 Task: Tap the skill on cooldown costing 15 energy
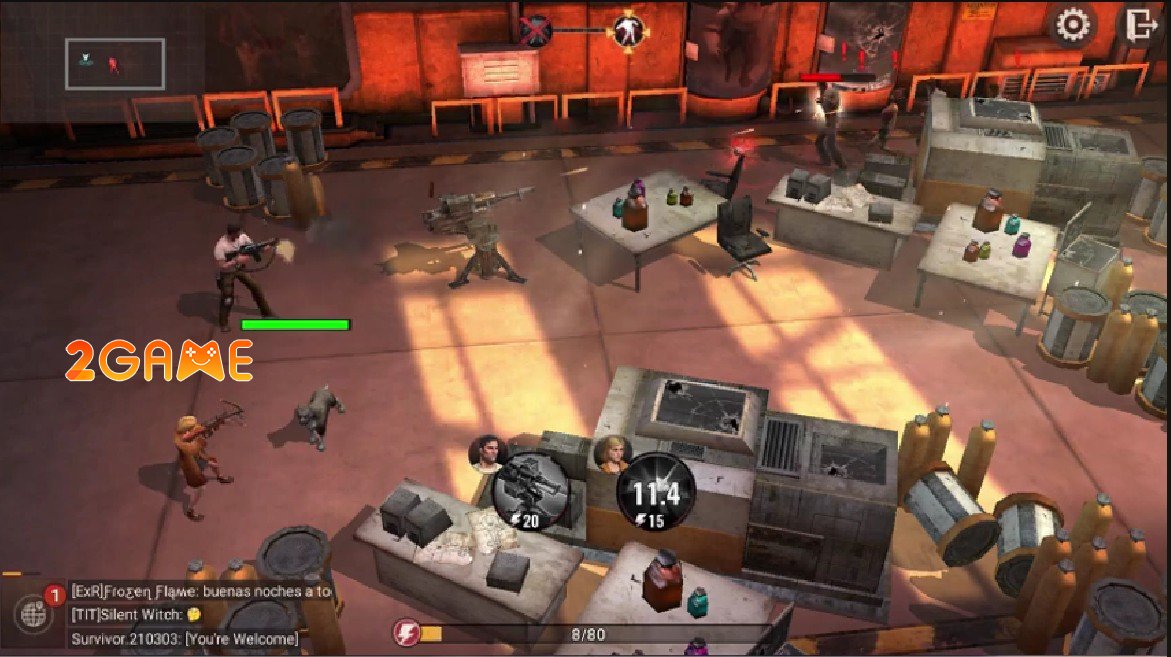coord(655,492)
